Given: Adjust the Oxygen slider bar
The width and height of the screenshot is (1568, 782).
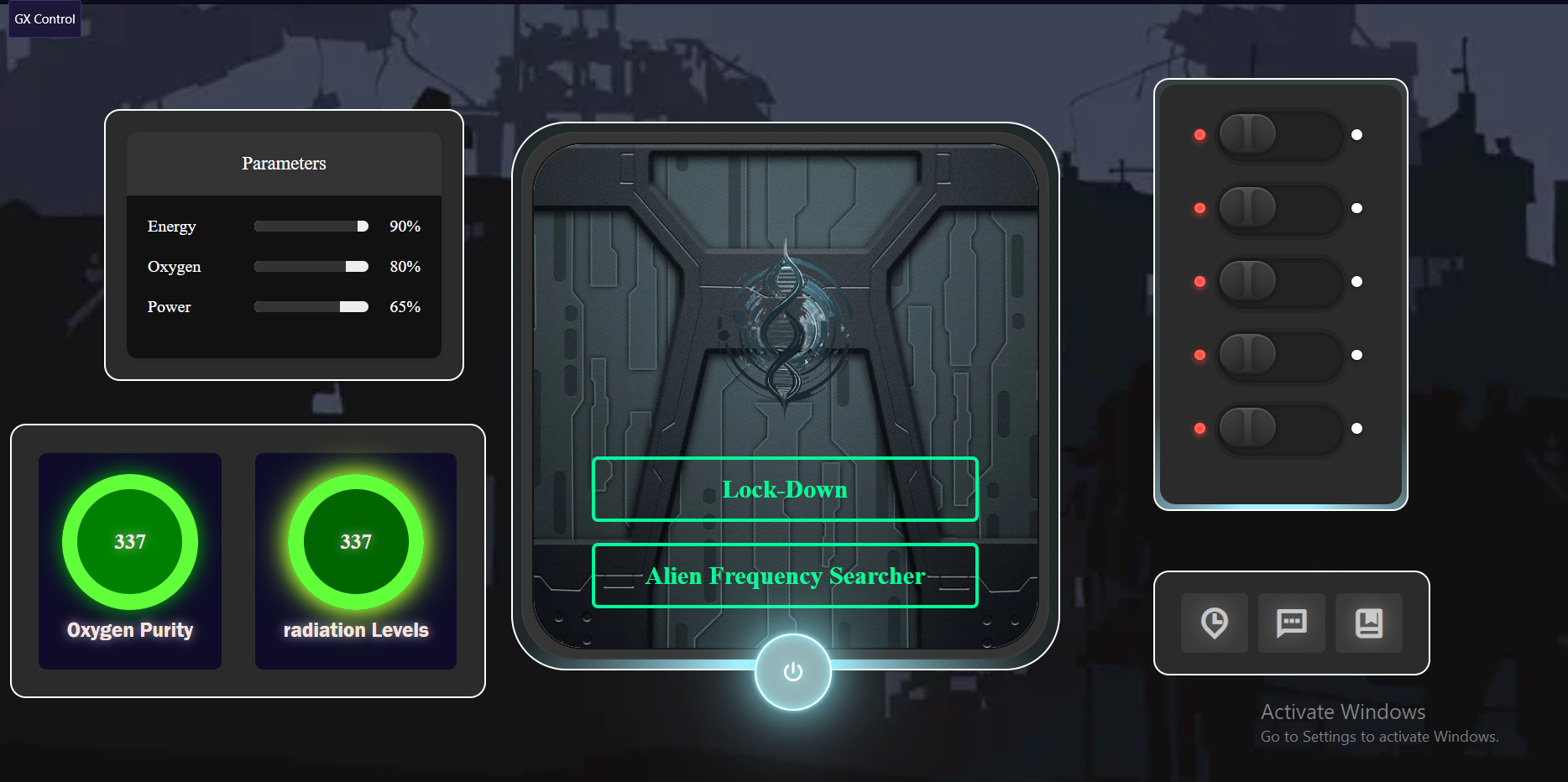Looking at the screenshot, I should tap(311, 267).
